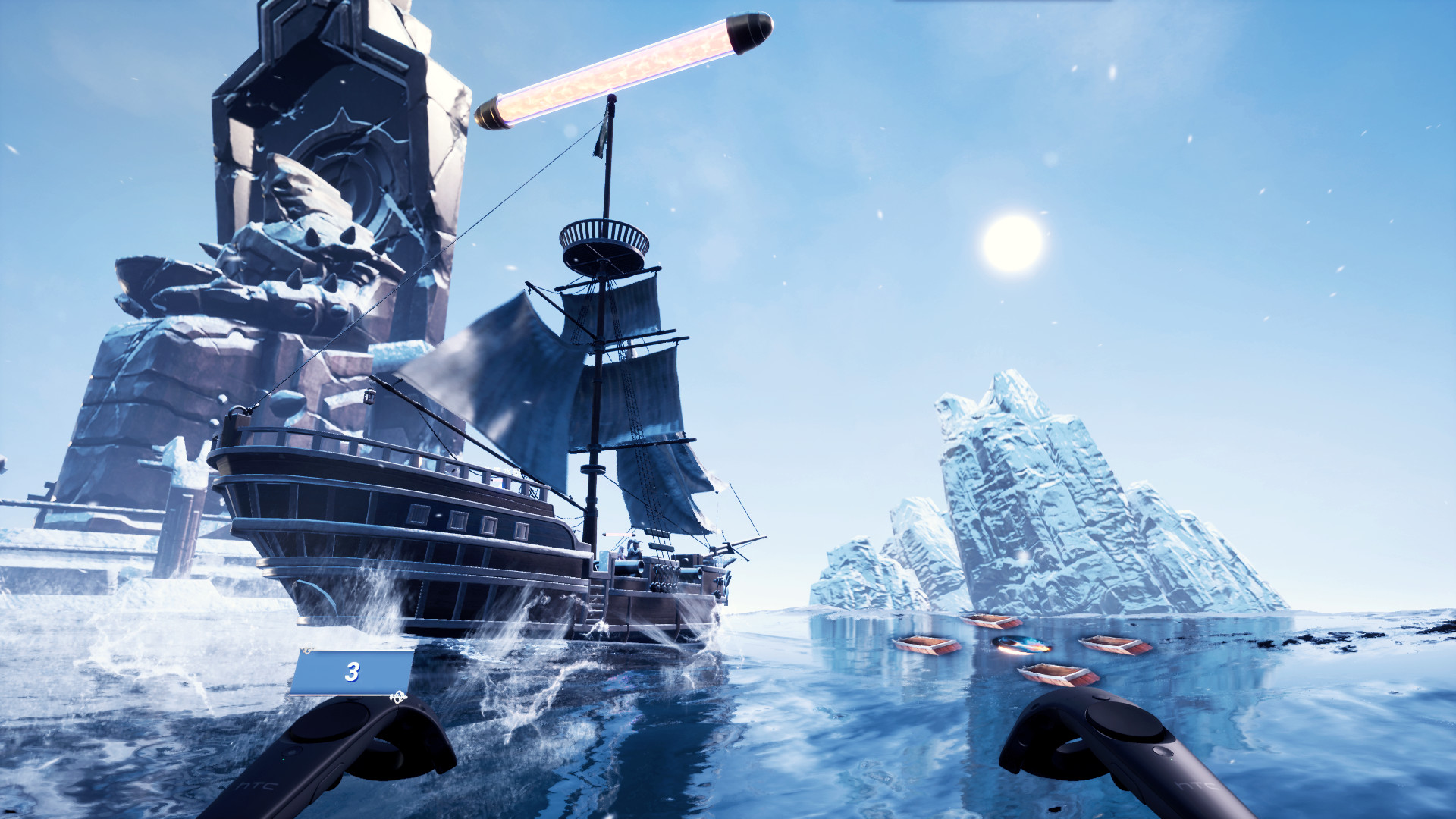Image resolution: width=1456 pixels, height=819 pixels.
Task: Select the shield emblem above the counter panel
Action: [x=309, y=649]
